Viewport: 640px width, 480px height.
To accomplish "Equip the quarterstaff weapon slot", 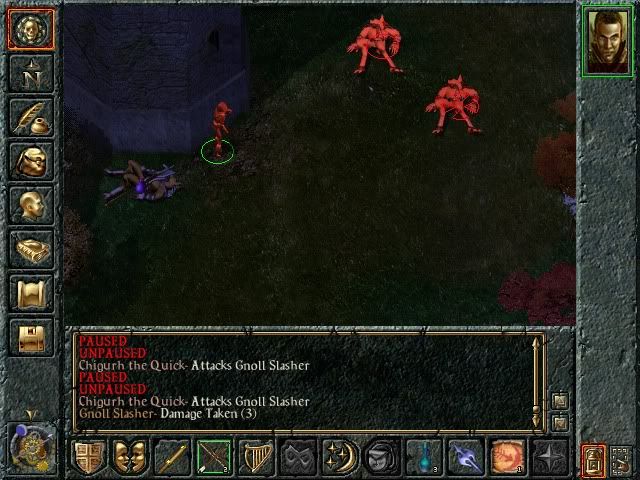I will click(x=172, y=457).
